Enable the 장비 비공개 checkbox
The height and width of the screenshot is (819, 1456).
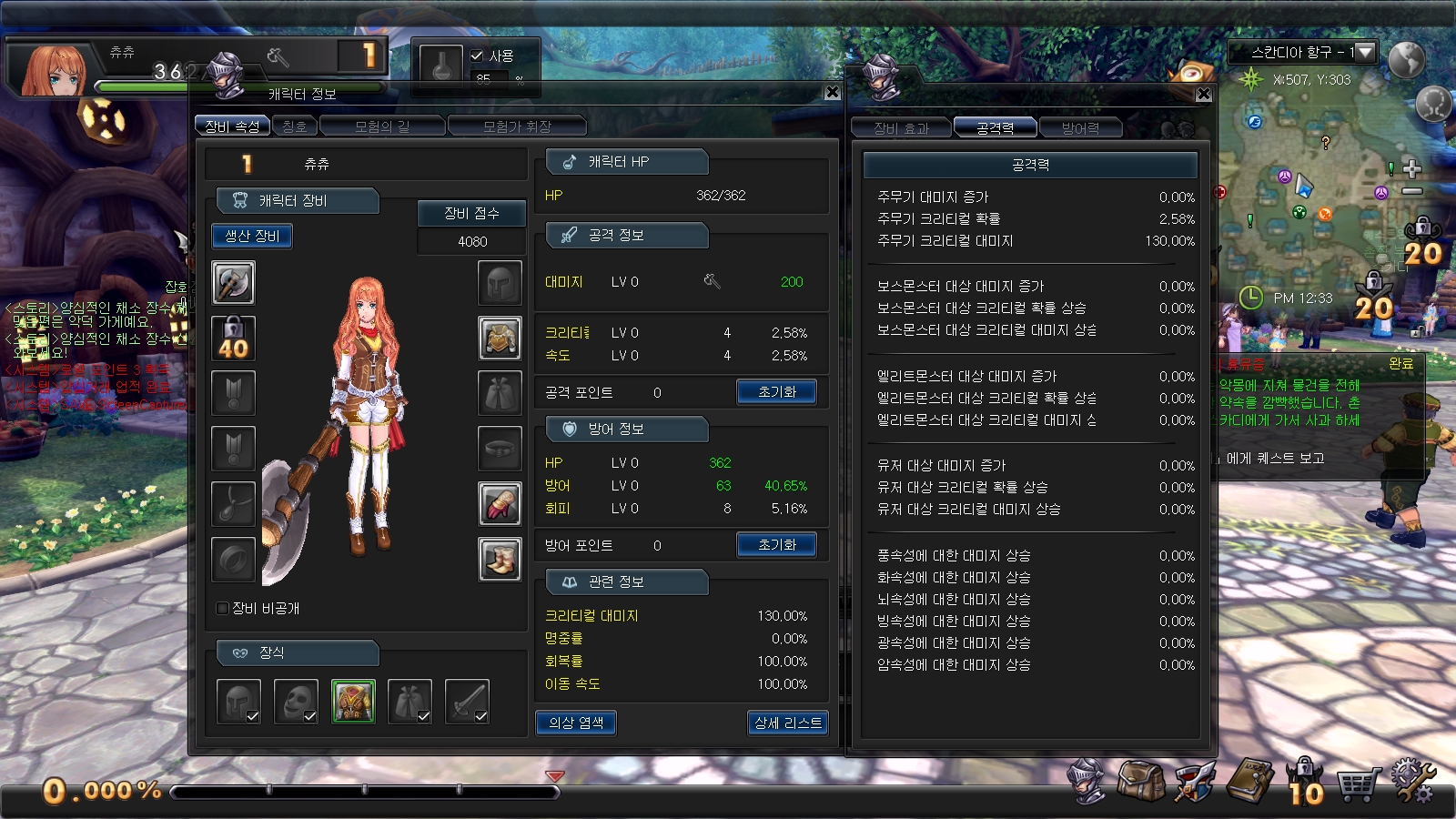pos(220,609)
